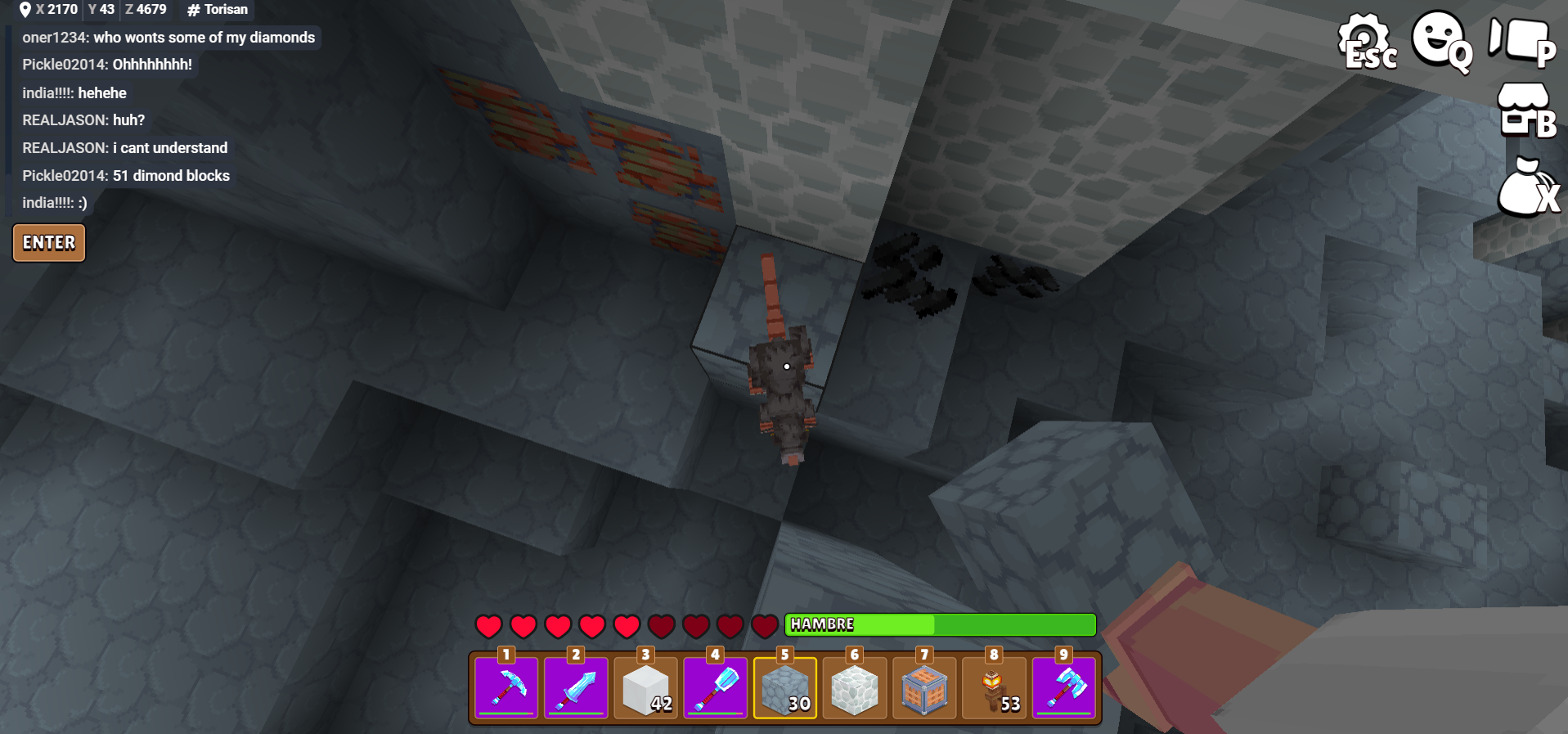The height and width of the screenshot is (734, 1568).
Task: Click oner1234's diamonds chat message
Action: [x=168, y=38]
